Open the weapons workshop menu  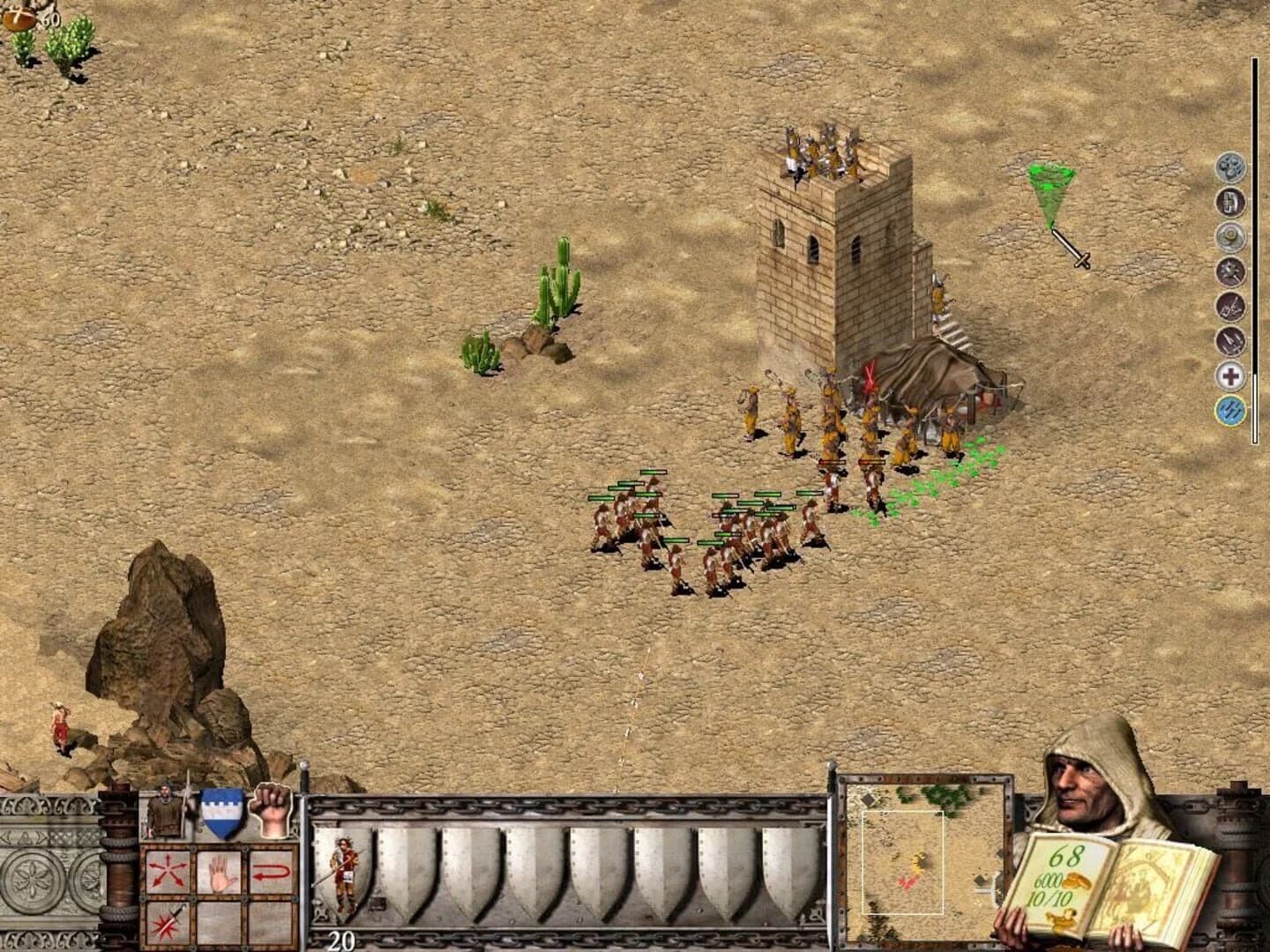[x=1228, y=338]
